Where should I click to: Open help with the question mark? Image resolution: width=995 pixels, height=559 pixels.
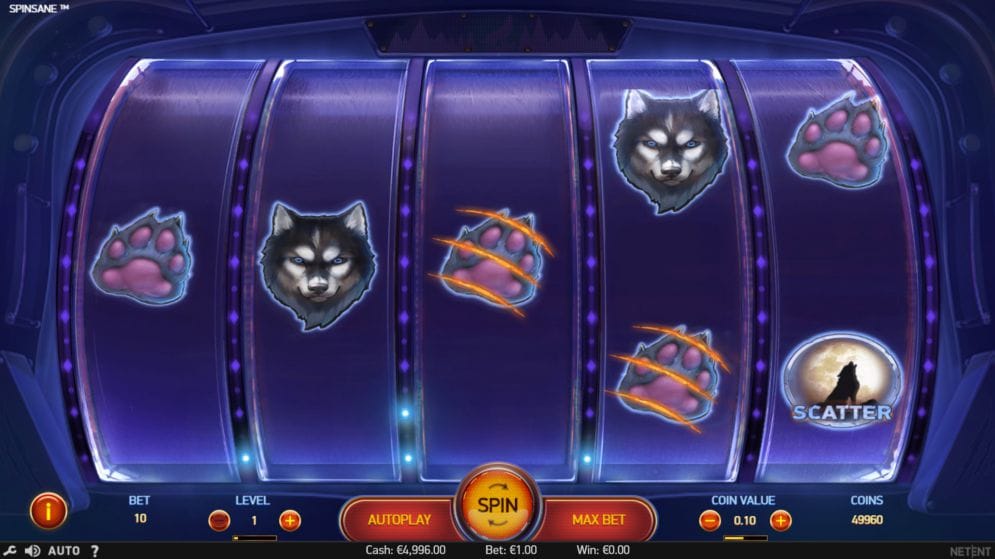95,551
